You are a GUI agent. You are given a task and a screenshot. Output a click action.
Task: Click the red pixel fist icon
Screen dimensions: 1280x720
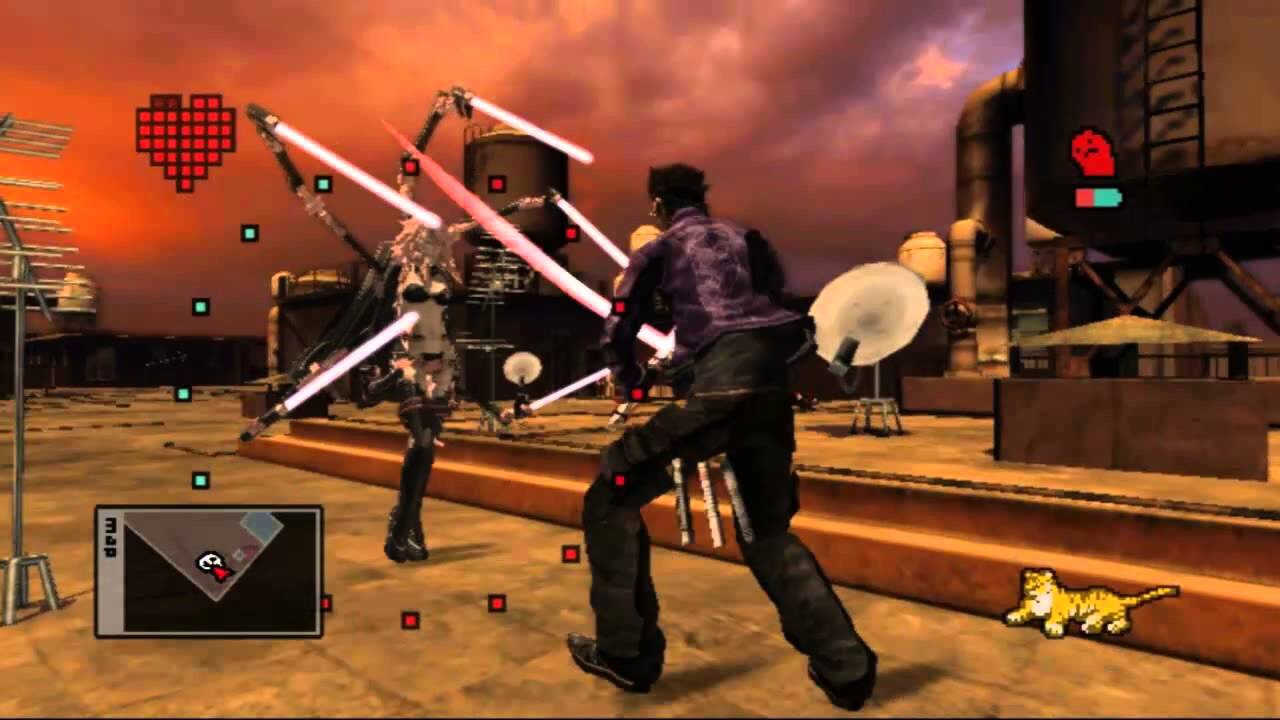(1093, 154)
